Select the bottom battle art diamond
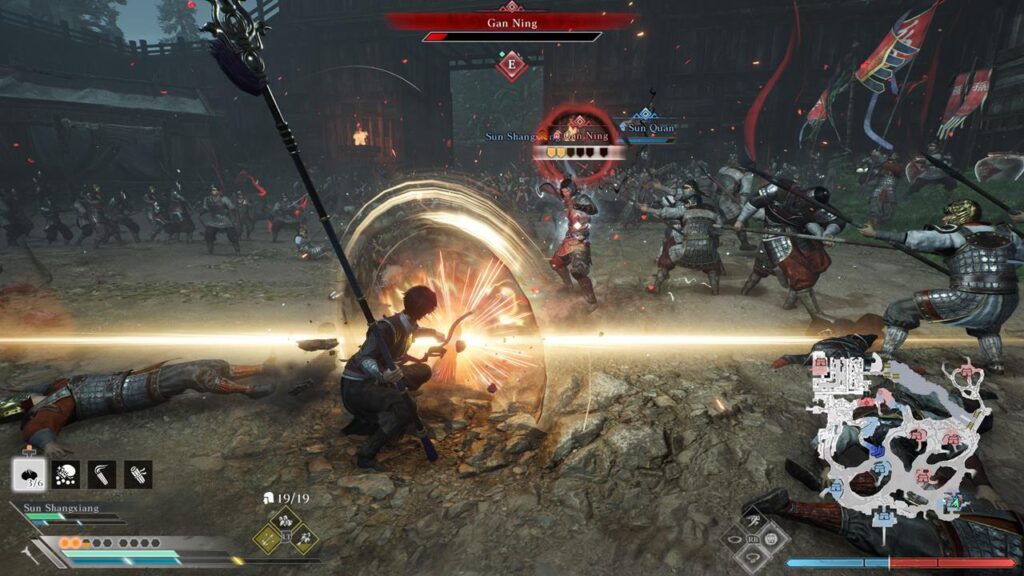1024x576 pixels. pyautogui.click(x=753, y=556)
